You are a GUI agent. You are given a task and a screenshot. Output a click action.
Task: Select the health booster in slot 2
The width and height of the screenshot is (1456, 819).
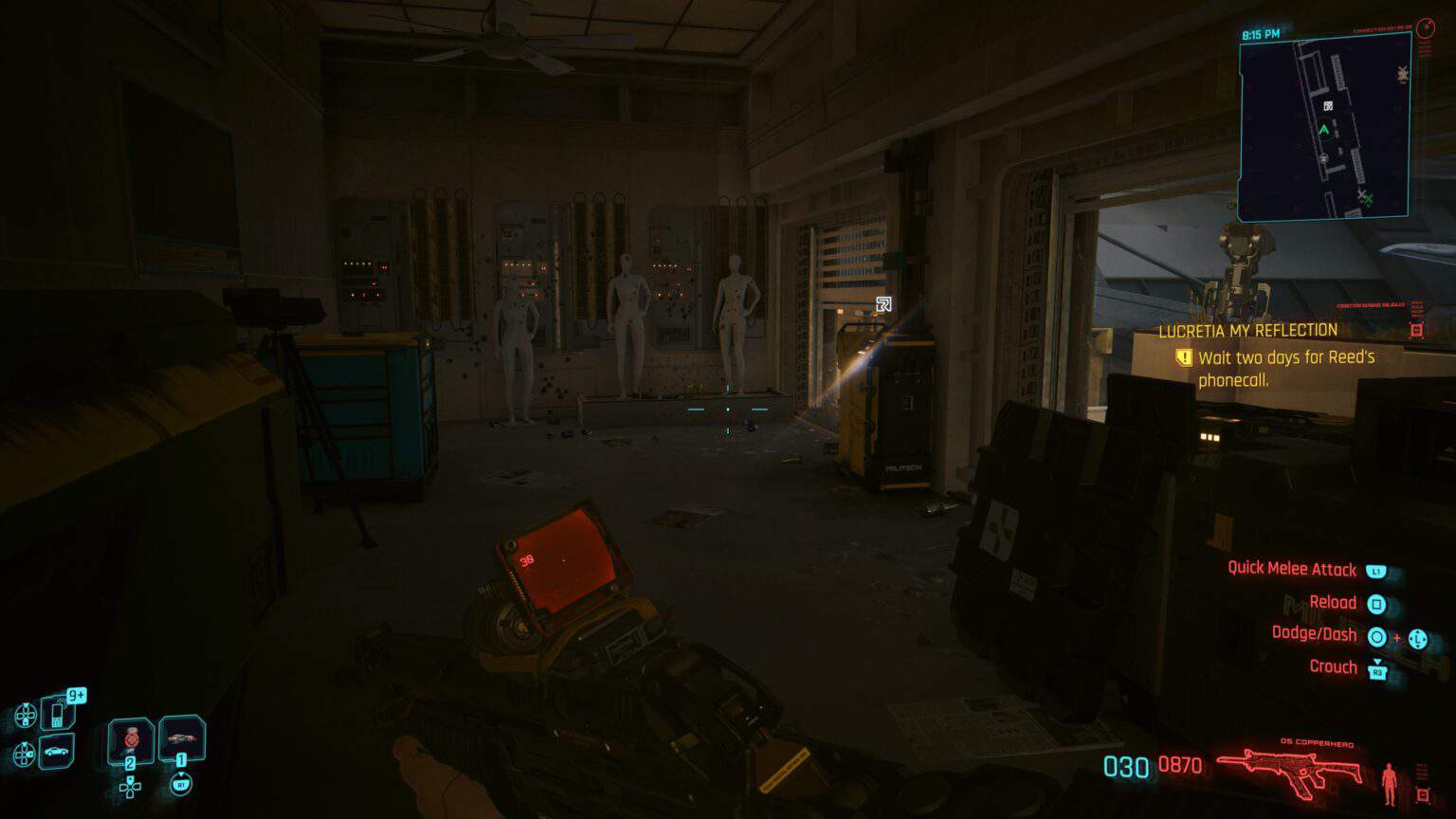(130, 740)
